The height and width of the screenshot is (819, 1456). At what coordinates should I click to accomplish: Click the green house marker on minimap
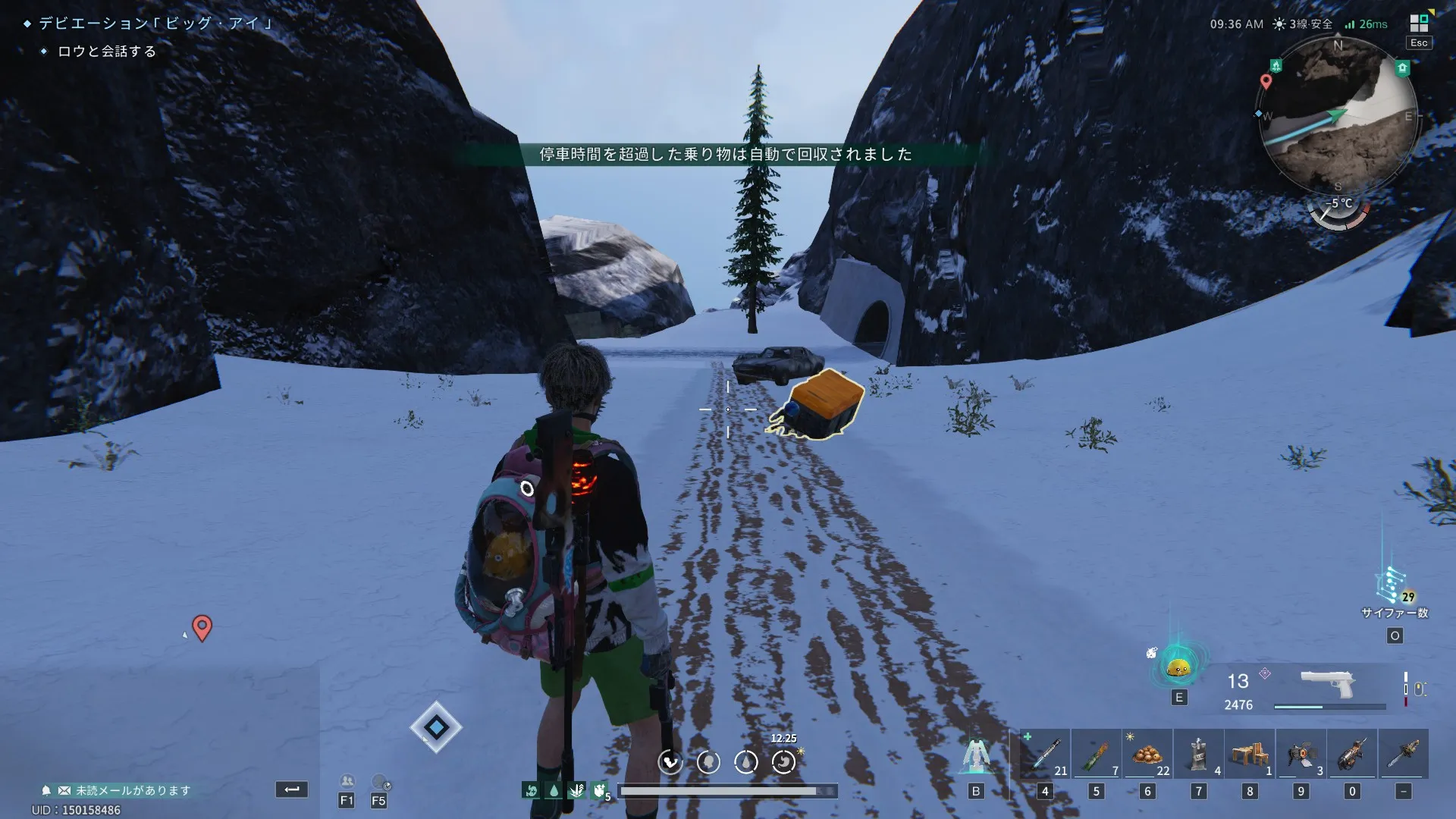click(1402, 68)
